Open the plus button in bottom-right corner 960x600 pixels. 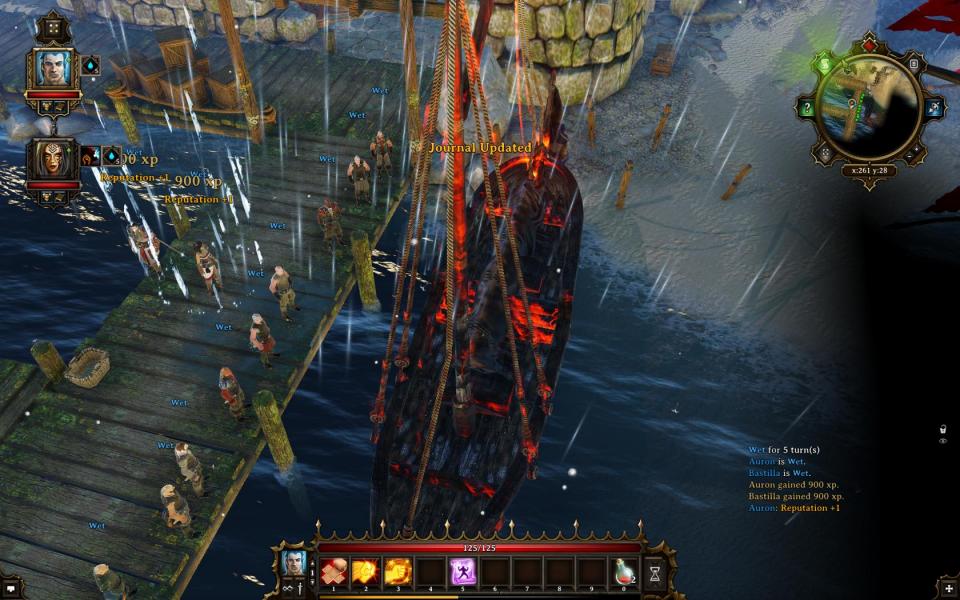click(949, 589)
